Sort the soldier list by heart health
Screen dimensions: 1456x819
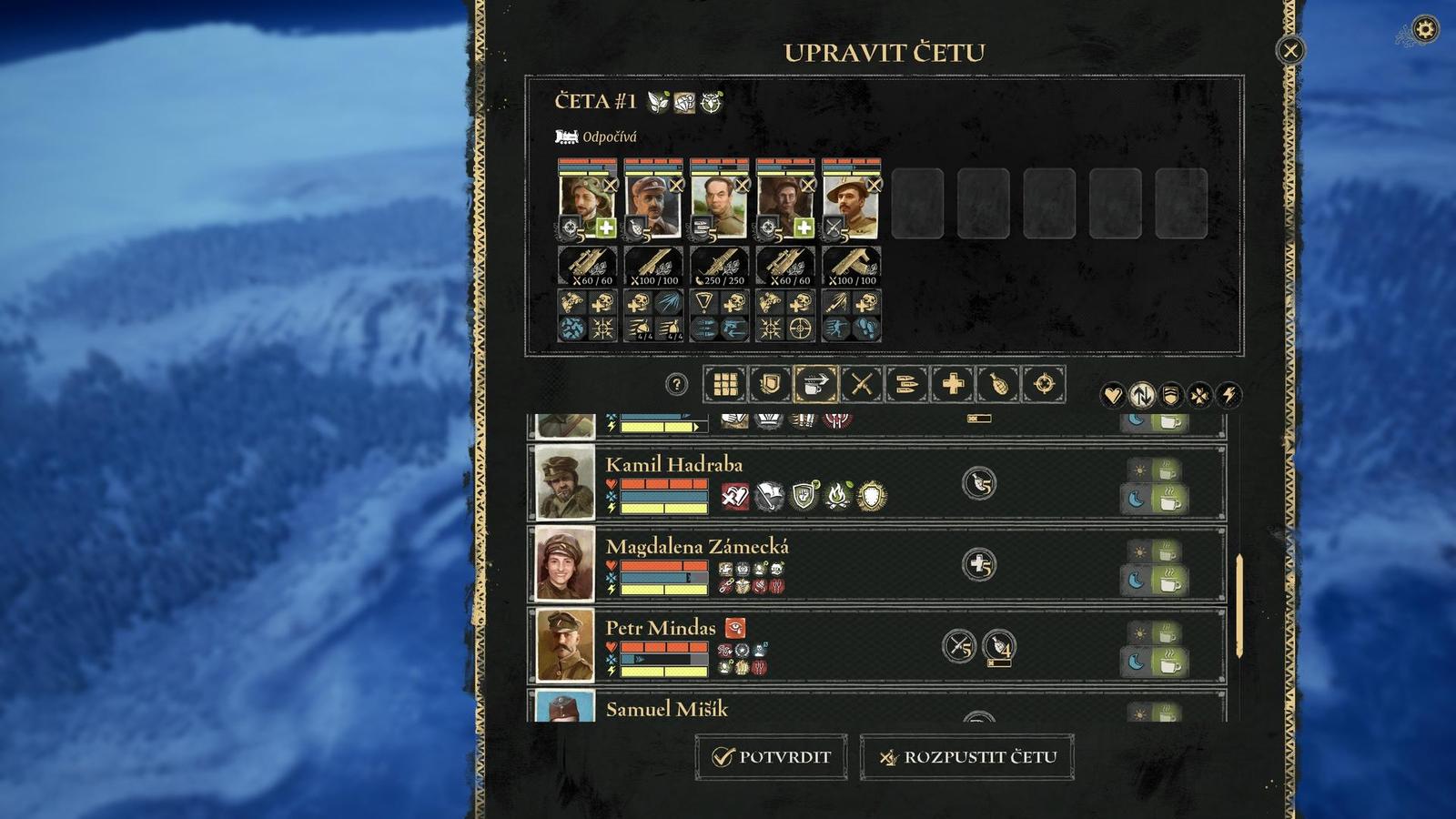(x=1112, y=395)
